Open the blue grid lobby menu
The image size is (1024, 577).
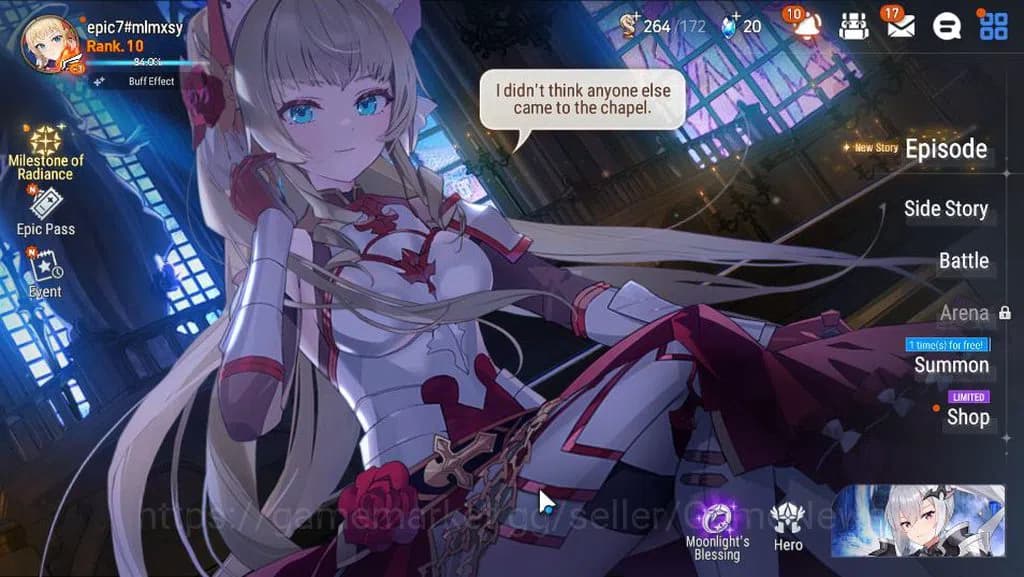coord(993,26)
